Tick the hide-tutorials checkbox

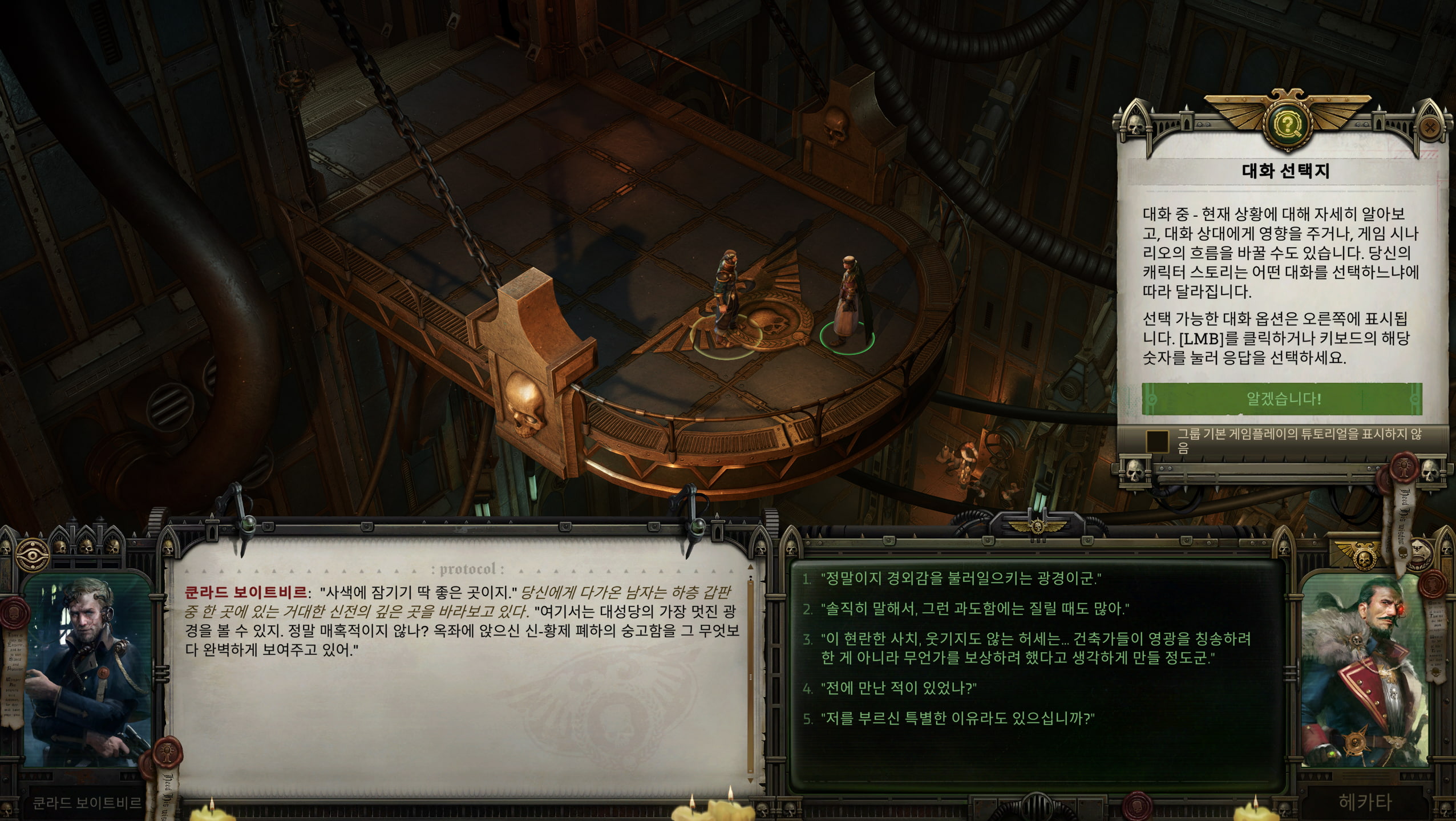(x=1158, y=440)
